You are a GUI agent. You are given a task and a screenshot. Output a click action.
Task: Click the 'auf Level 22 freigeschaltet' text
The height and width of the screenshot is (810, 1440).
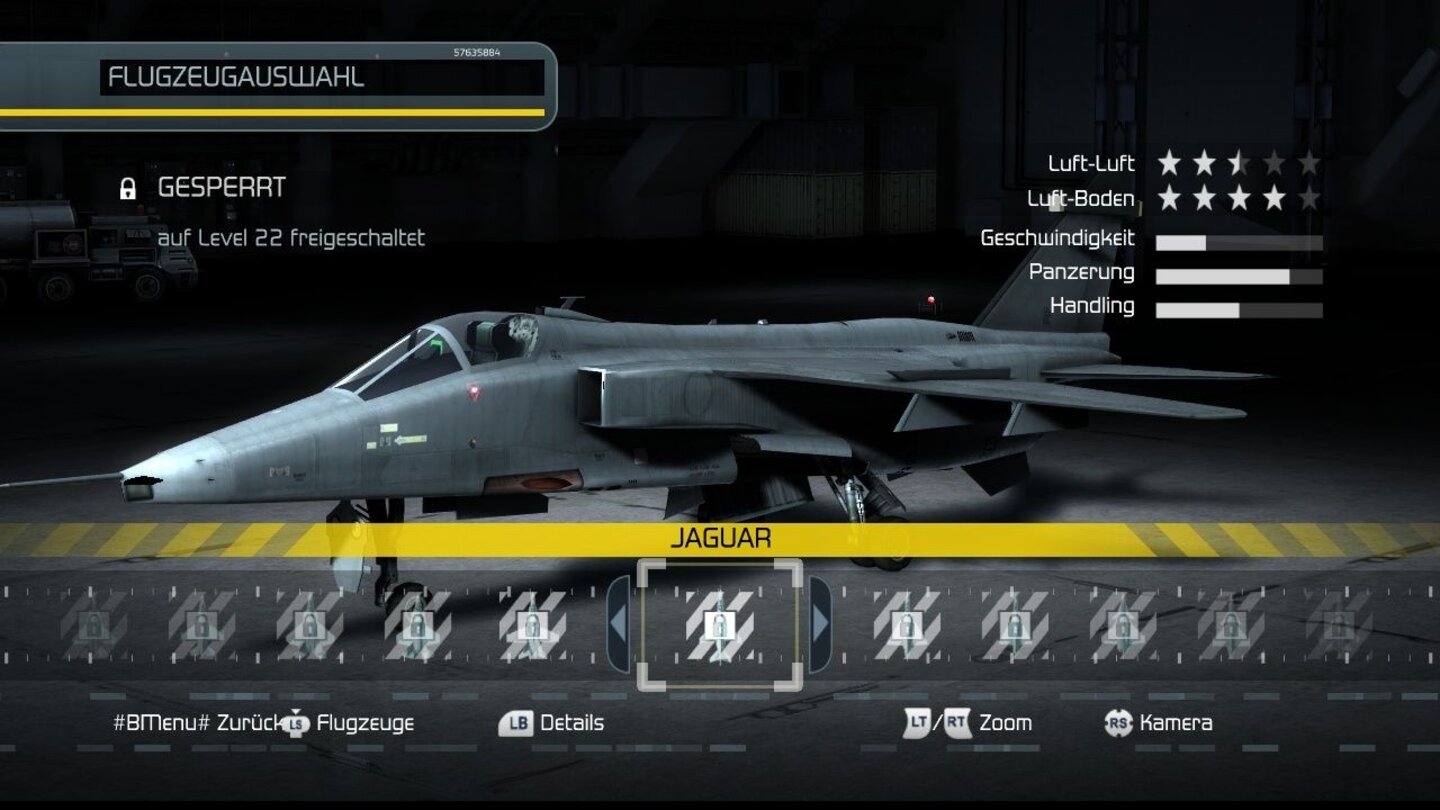pyautogui.click(x=292, y=239)
